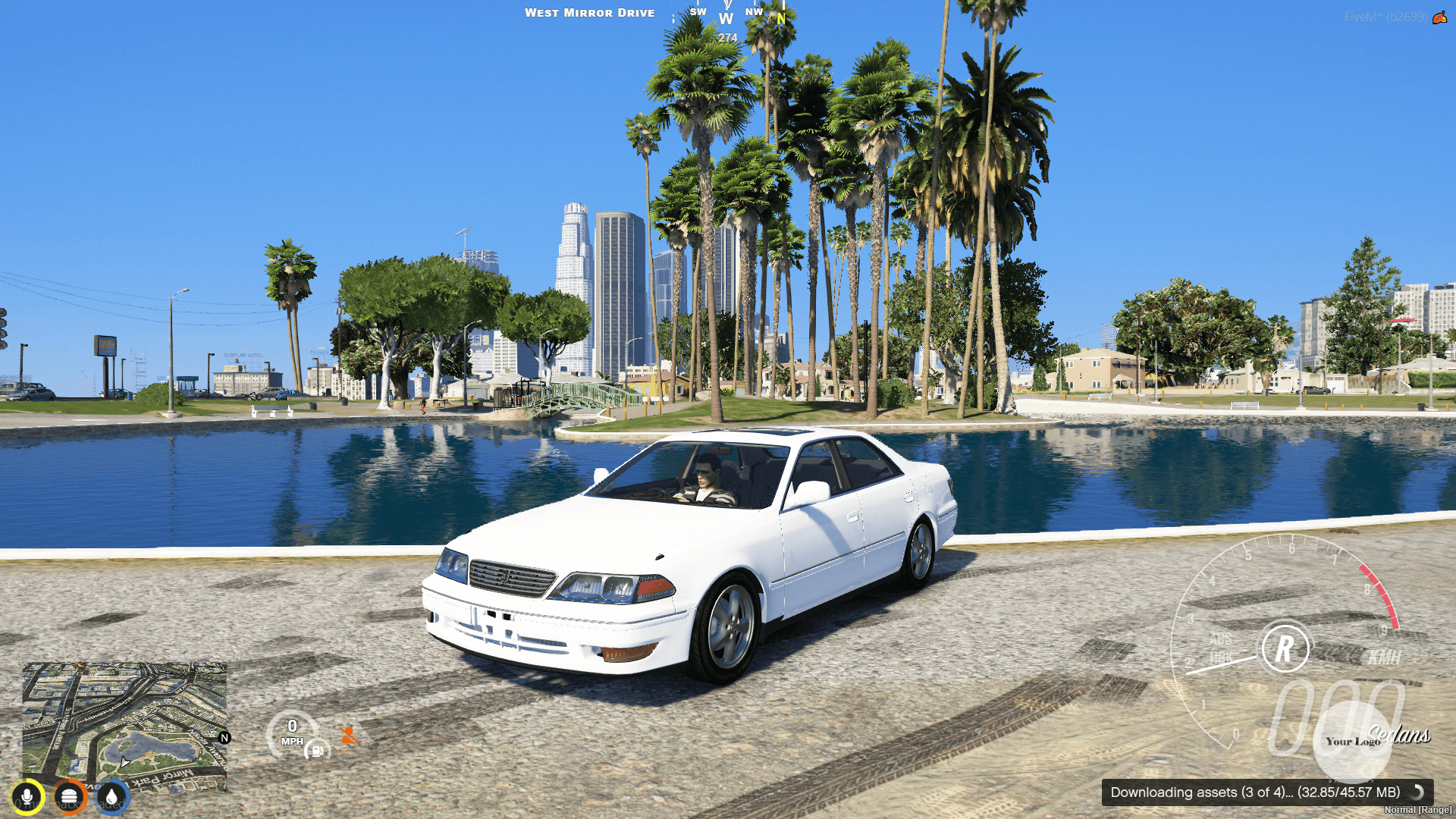Image resolution: width=1456 pixels, height=819 pixels.
Task: Click the microphone voice chat icon
Action: coord(27,796)
